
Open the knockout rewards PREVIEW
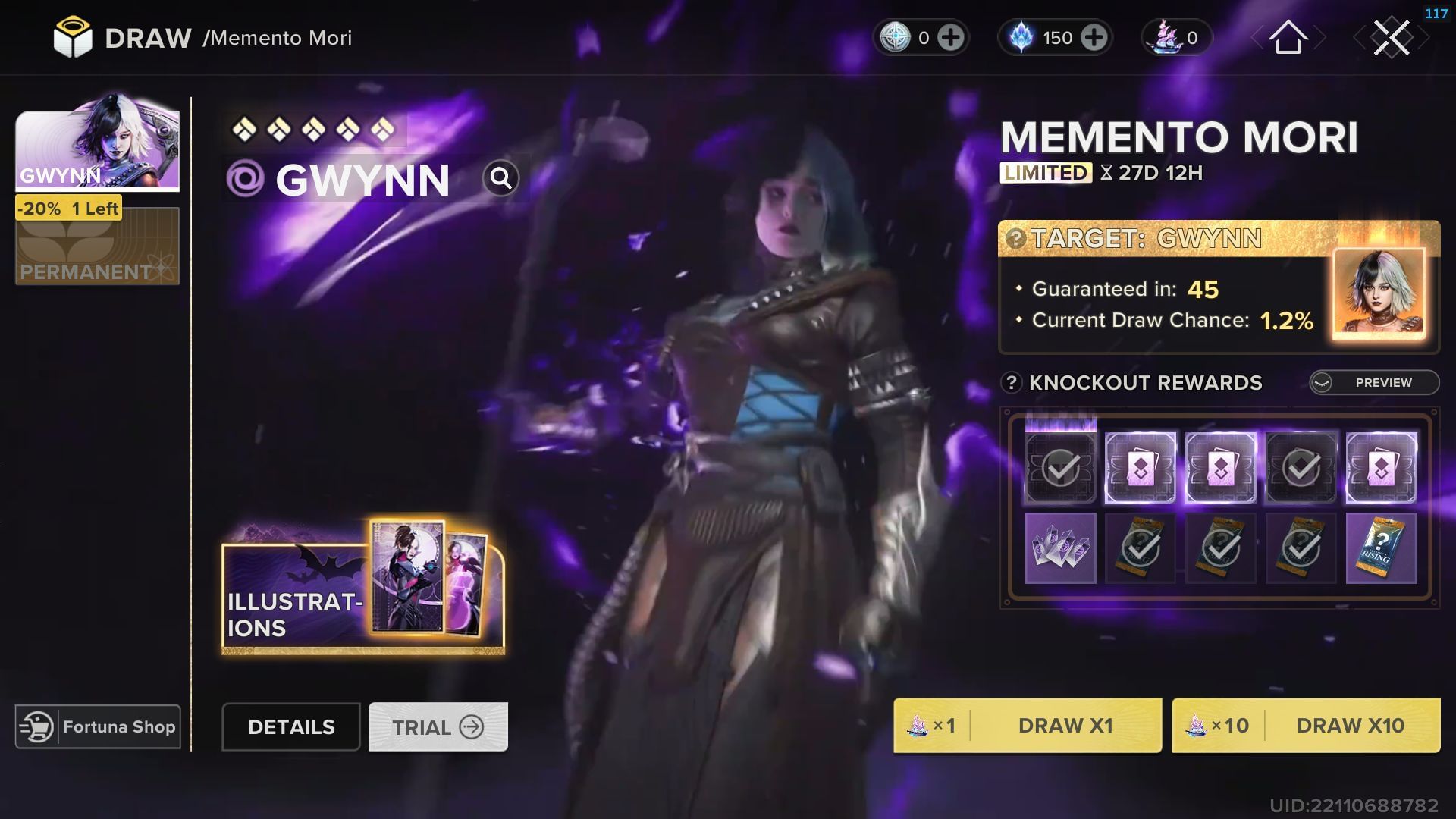tap(1373, 383)
